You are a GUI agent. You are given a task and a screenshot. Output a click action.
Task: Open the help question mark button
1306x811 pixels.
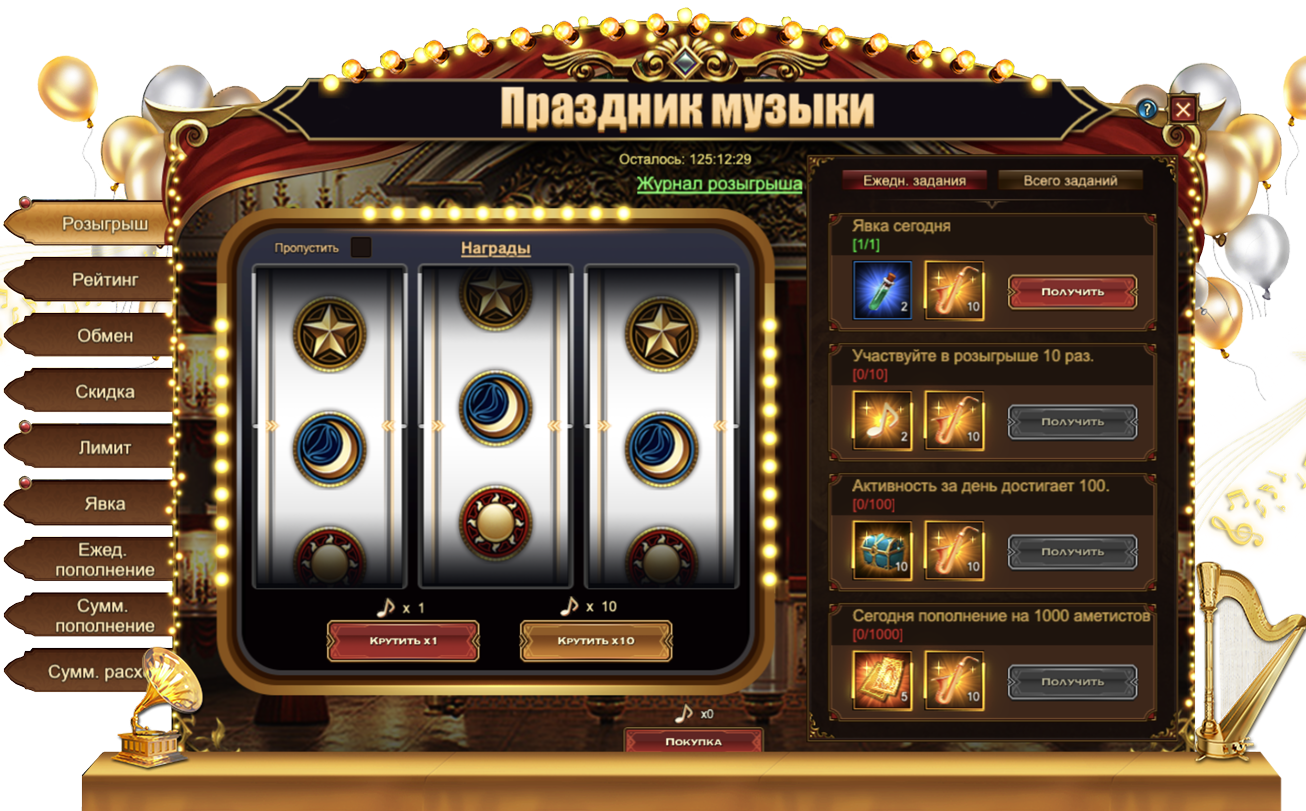1148,109
